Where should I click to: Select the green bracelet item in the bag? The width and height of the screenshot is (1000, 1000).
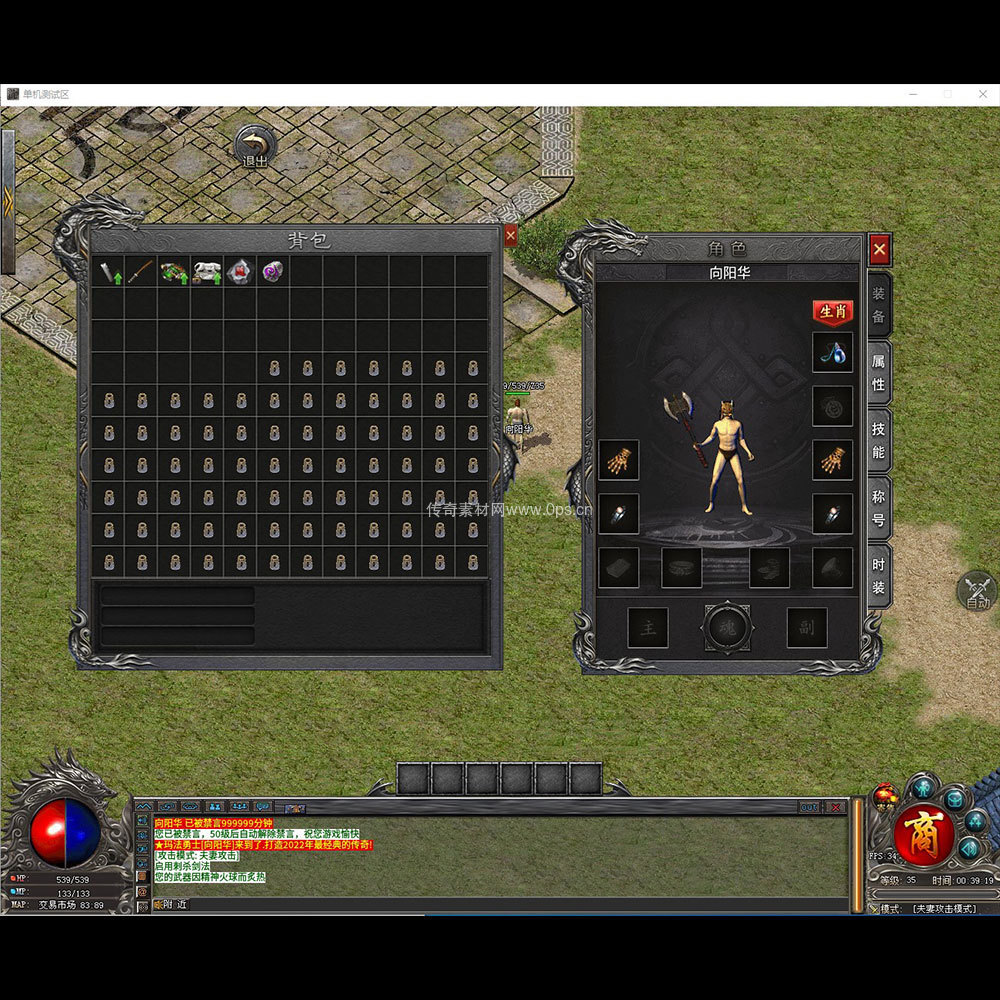click(174, 271)
